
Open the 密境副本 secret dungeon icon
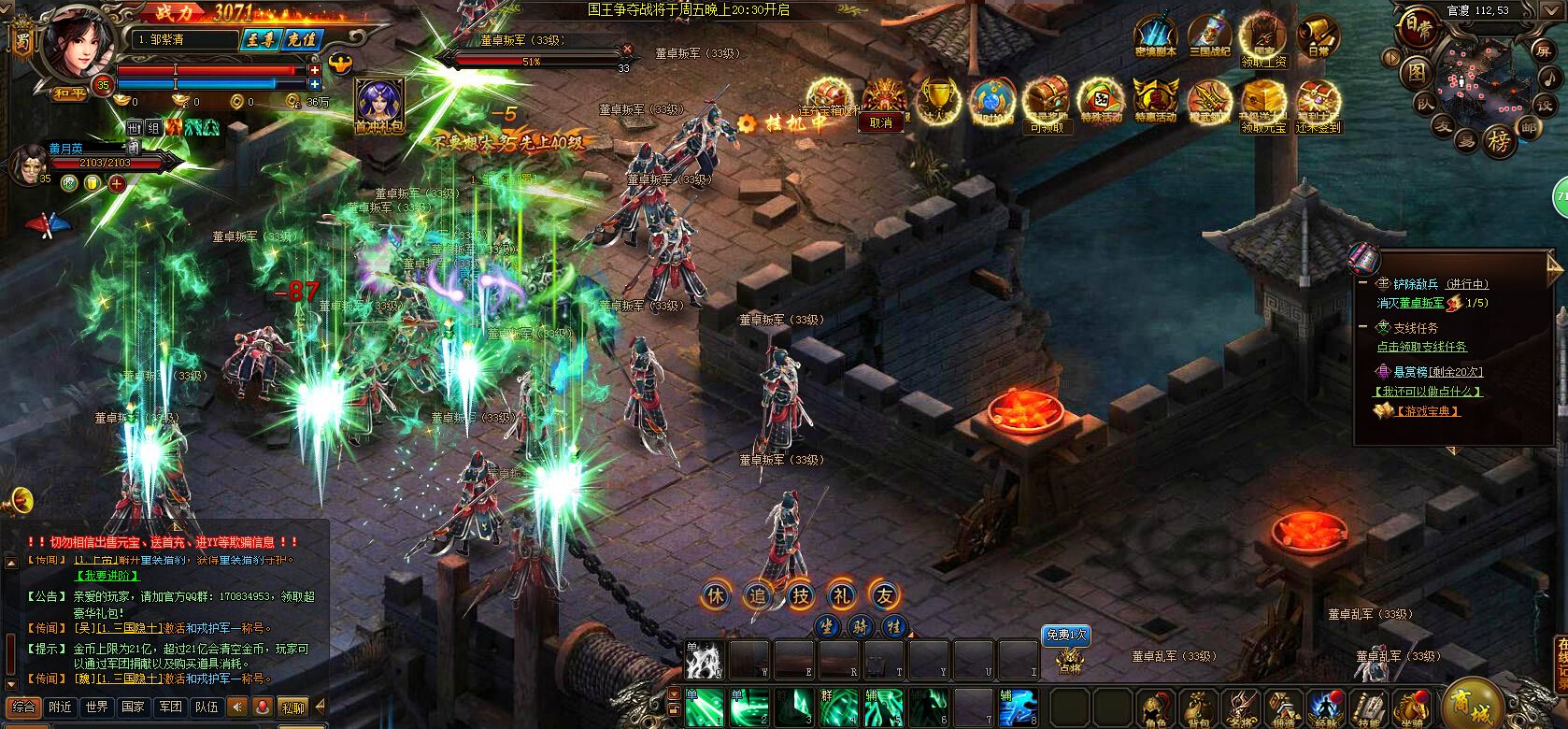[1155, 37]
